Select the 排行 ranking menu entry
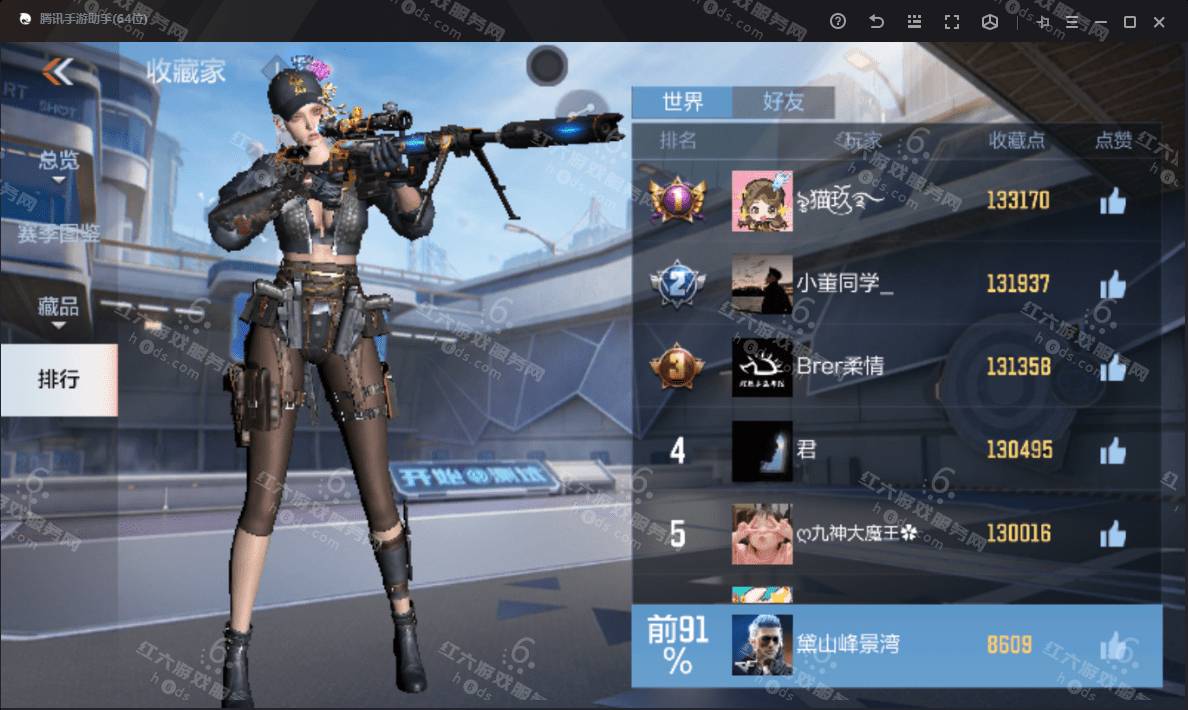Image resolution: width=1188 pixels, height=710 pixels. tap(58, 380)
